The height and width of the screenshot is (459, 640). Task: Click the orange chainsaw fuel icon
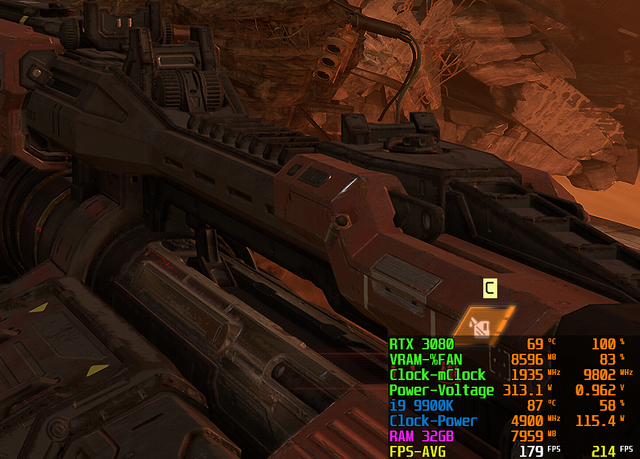[x=482, y=323]
